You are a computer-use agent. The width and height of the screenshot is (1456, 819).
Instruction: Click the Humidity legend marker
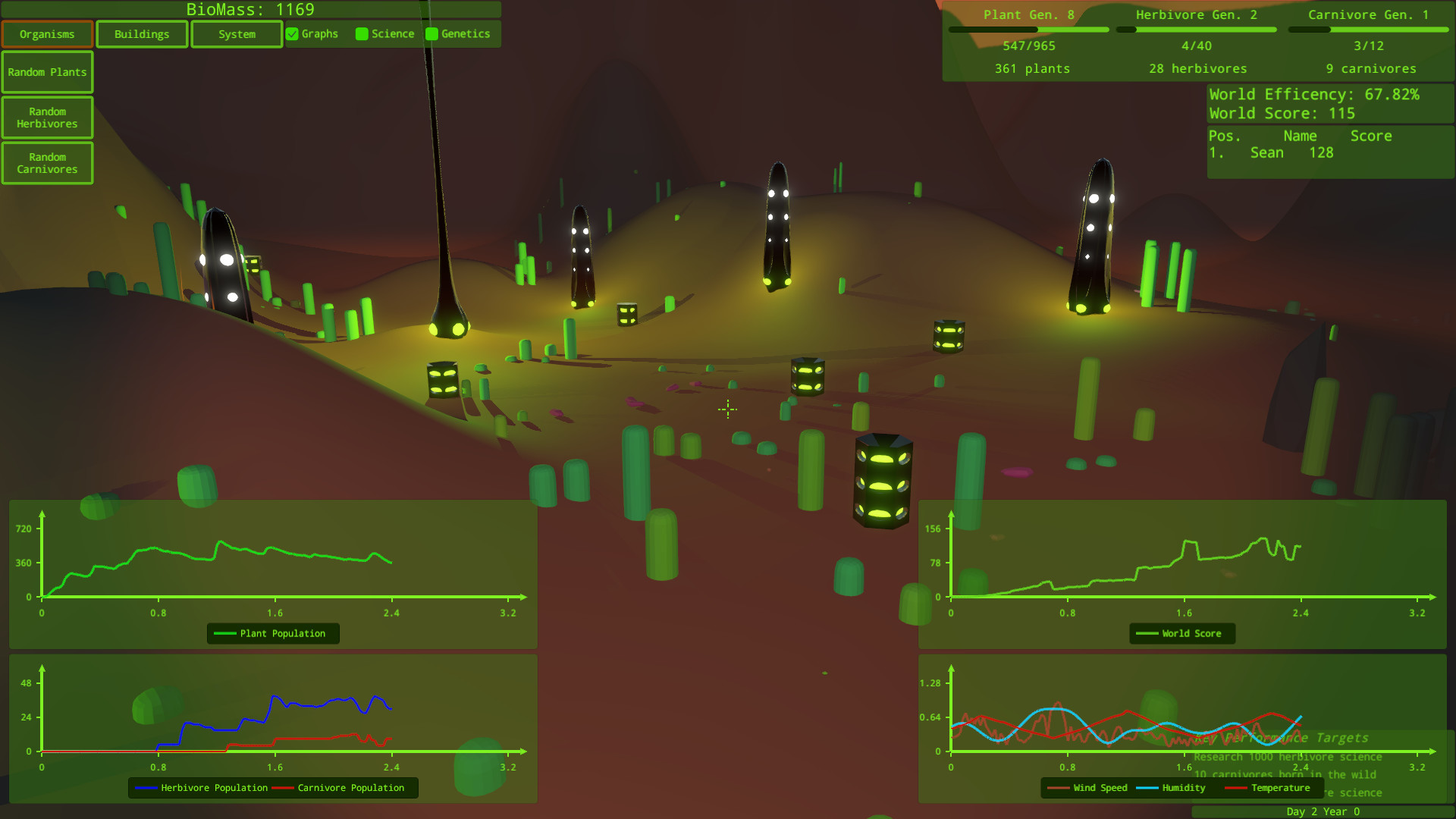click(1147, 788)
